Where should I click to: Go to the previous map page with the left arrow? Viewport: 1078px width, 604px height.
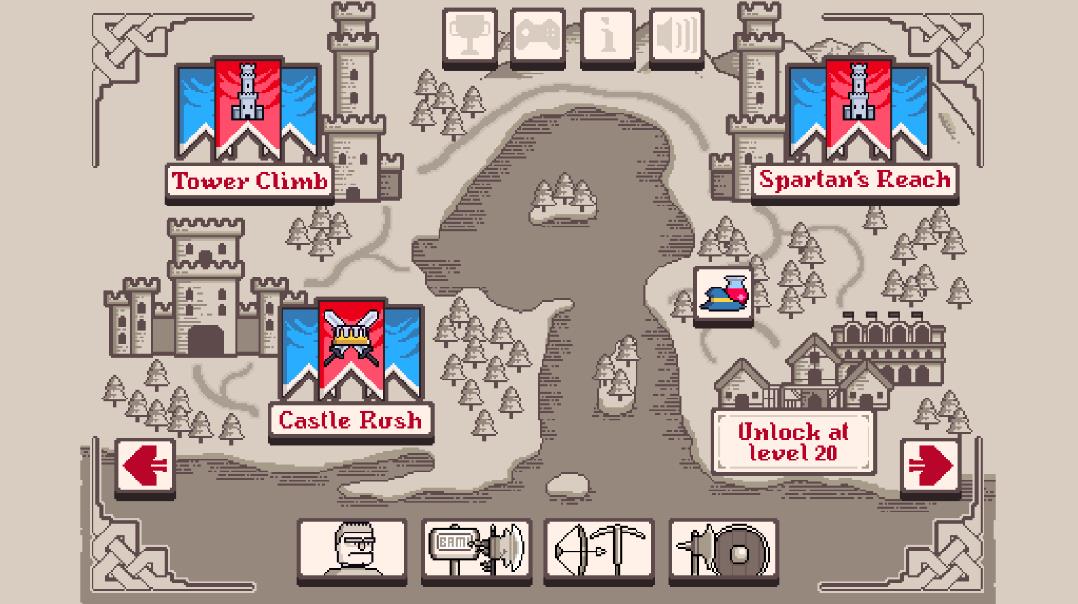(145, 465)
